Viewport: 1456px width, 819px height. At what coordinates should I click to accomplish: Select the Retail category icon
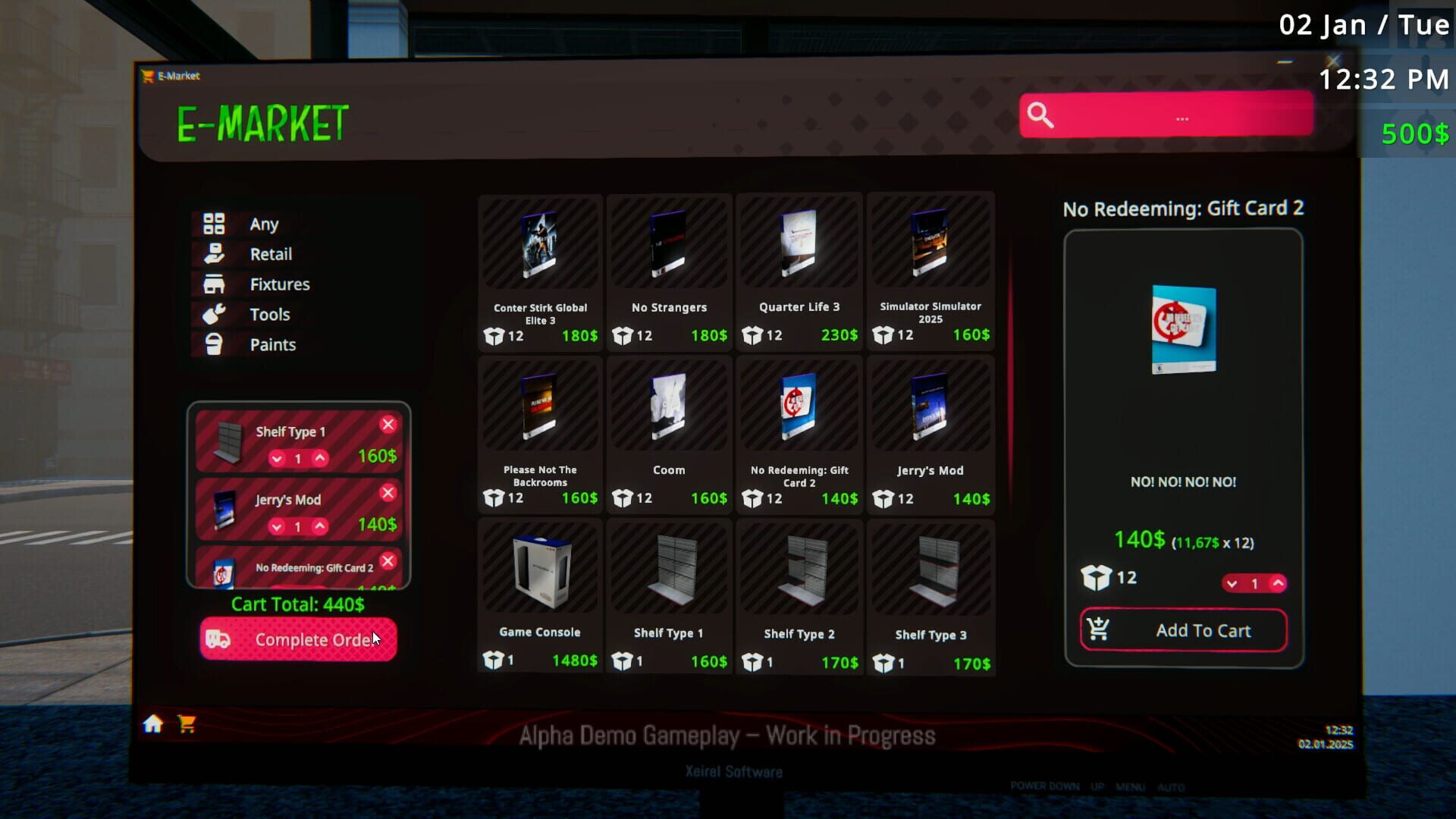coord(215,254)
